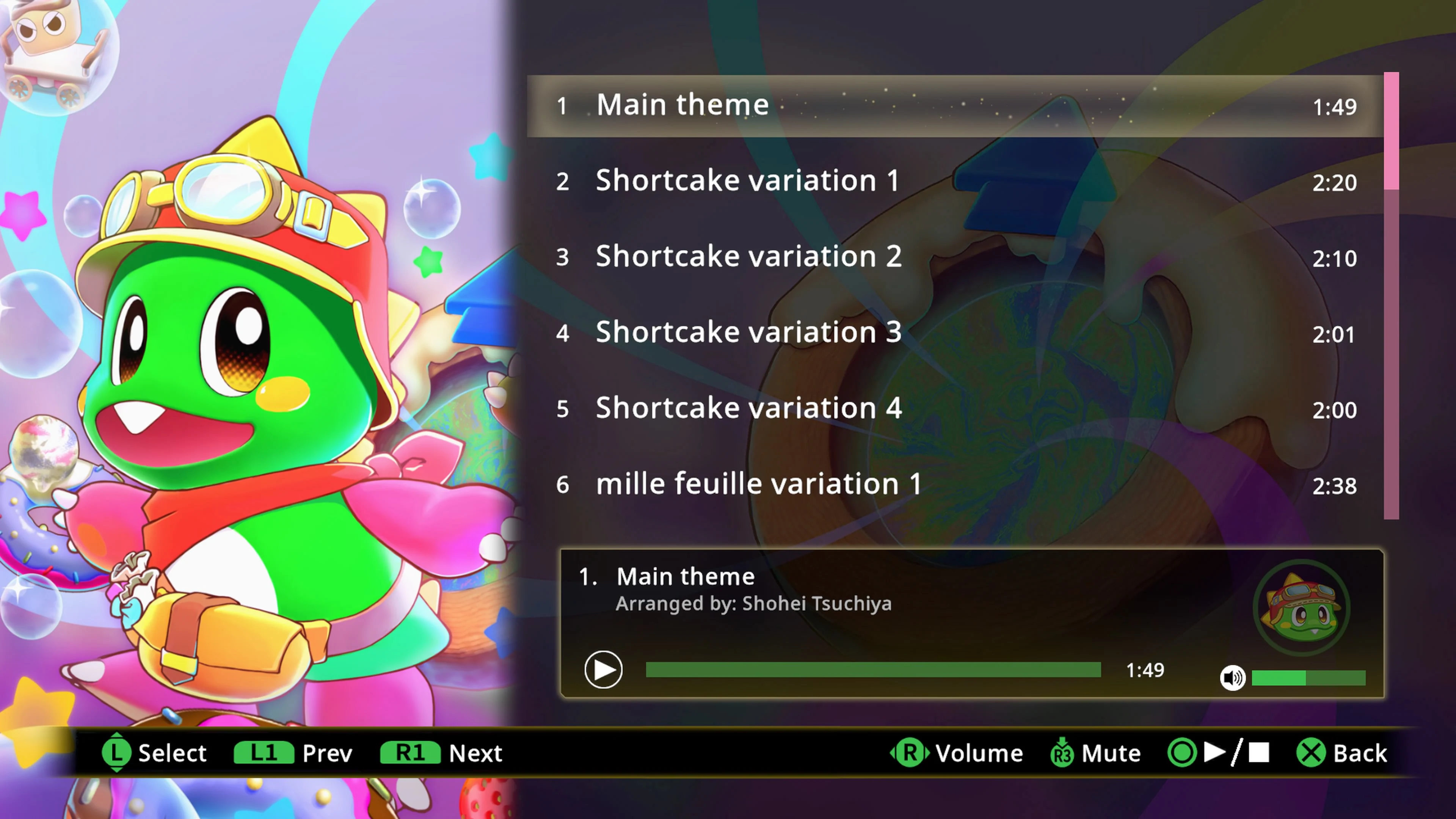Mute the music using the R3 Mute control
1456x819 pixels.
click(1062, 753)
